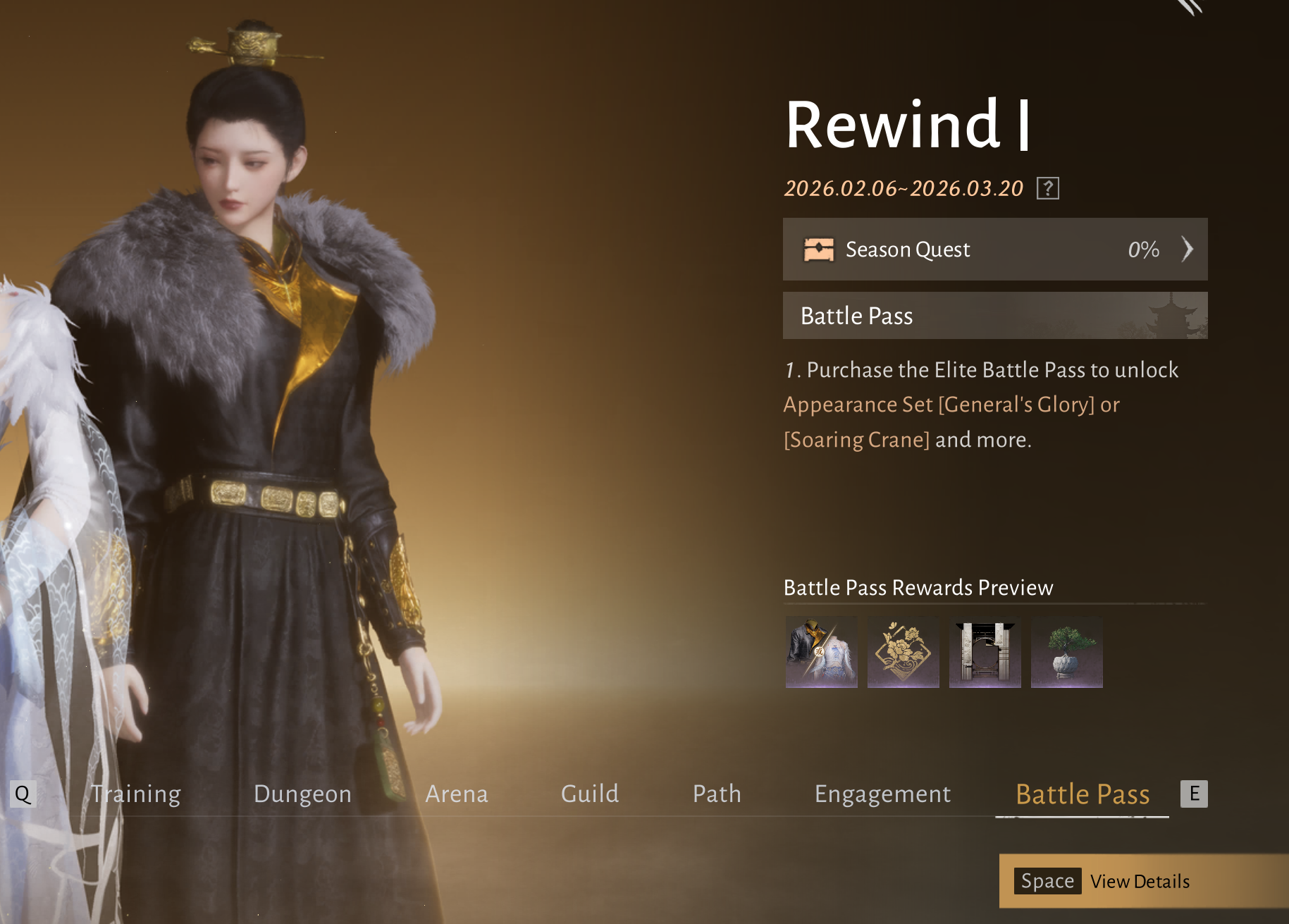Preview the bonsai tree reward
Viewport: 1289px width, 924px height.
pyautogui.click(x=1066, y=652)
